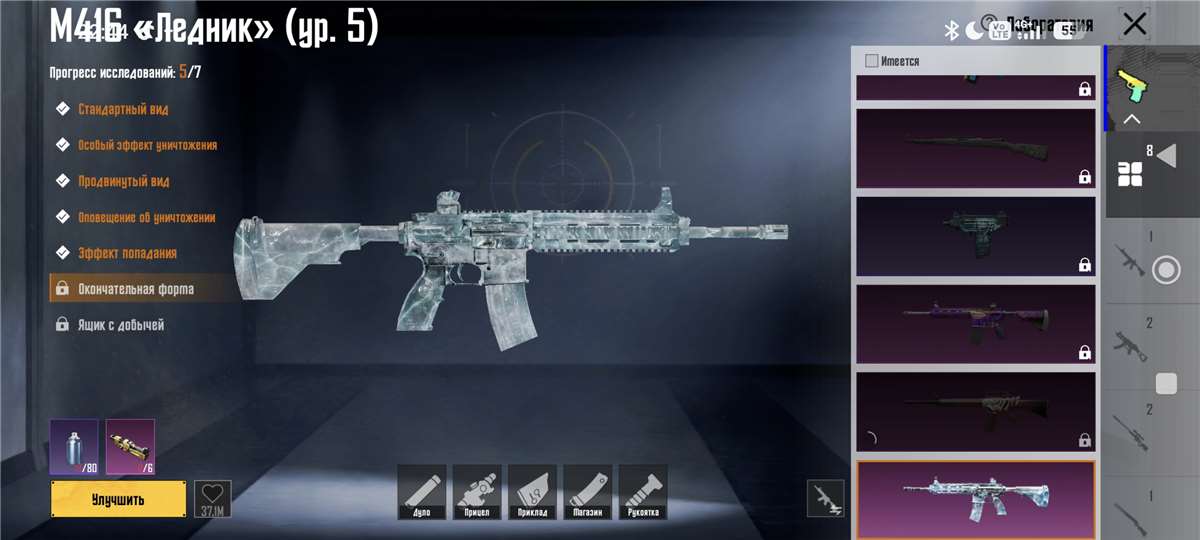Toggle the Имеется owned-only checkbox

(872, 61)
